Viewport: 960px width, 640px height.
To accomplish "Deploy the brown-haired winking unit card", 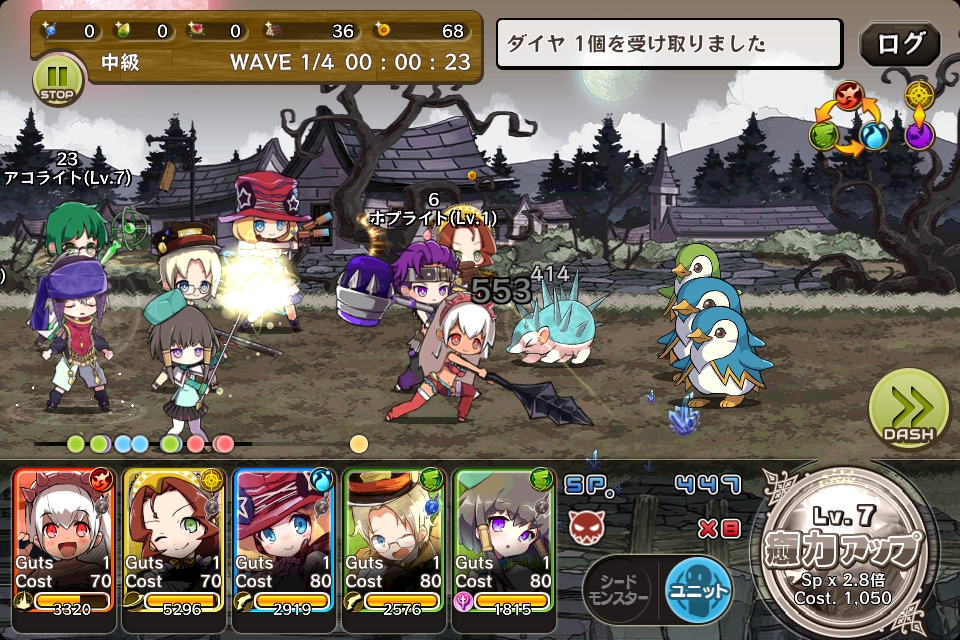I will (x=176, y=538).
